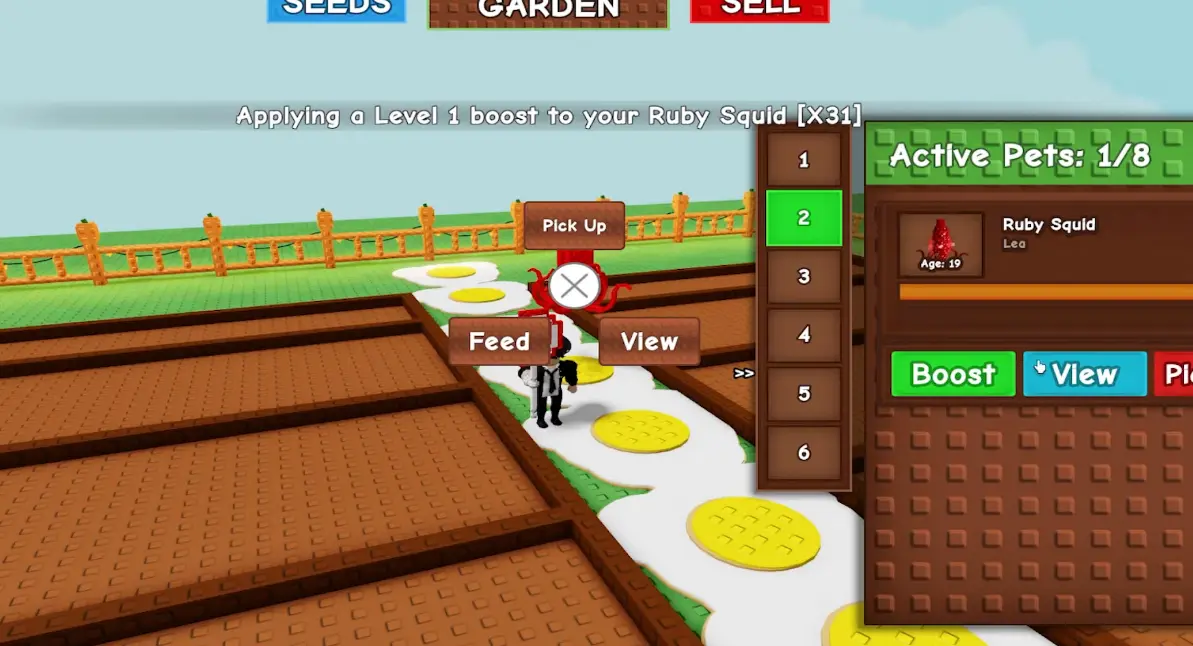Select the highlighted boost level 2

[803, 218]
